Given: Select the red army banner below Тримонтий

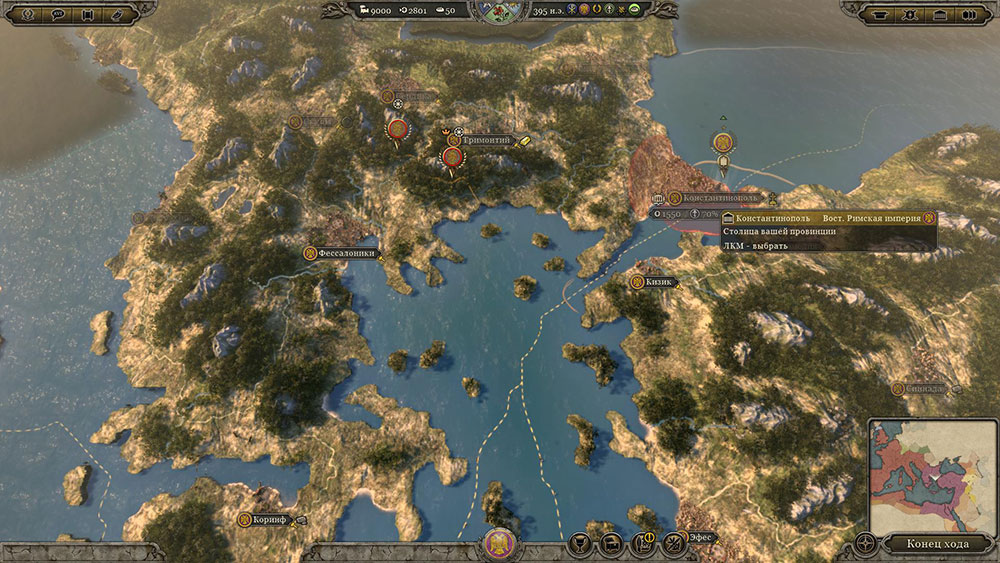Looking at the screenshot, I should click(452, 157).
